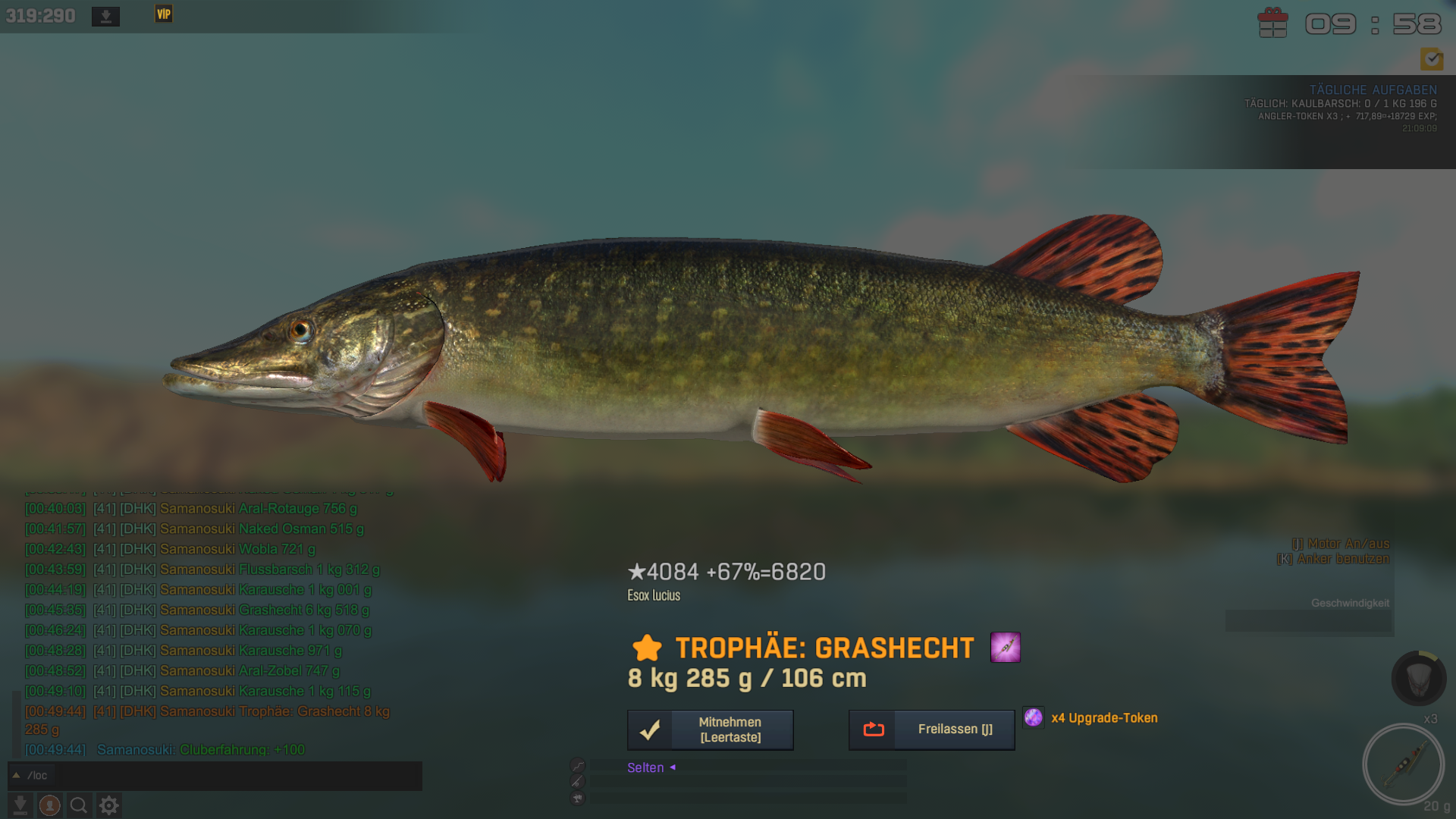The height and width of the screenshot is (819, 1456).
Task: Click the boat compass dial
Action: point(1403,764)
